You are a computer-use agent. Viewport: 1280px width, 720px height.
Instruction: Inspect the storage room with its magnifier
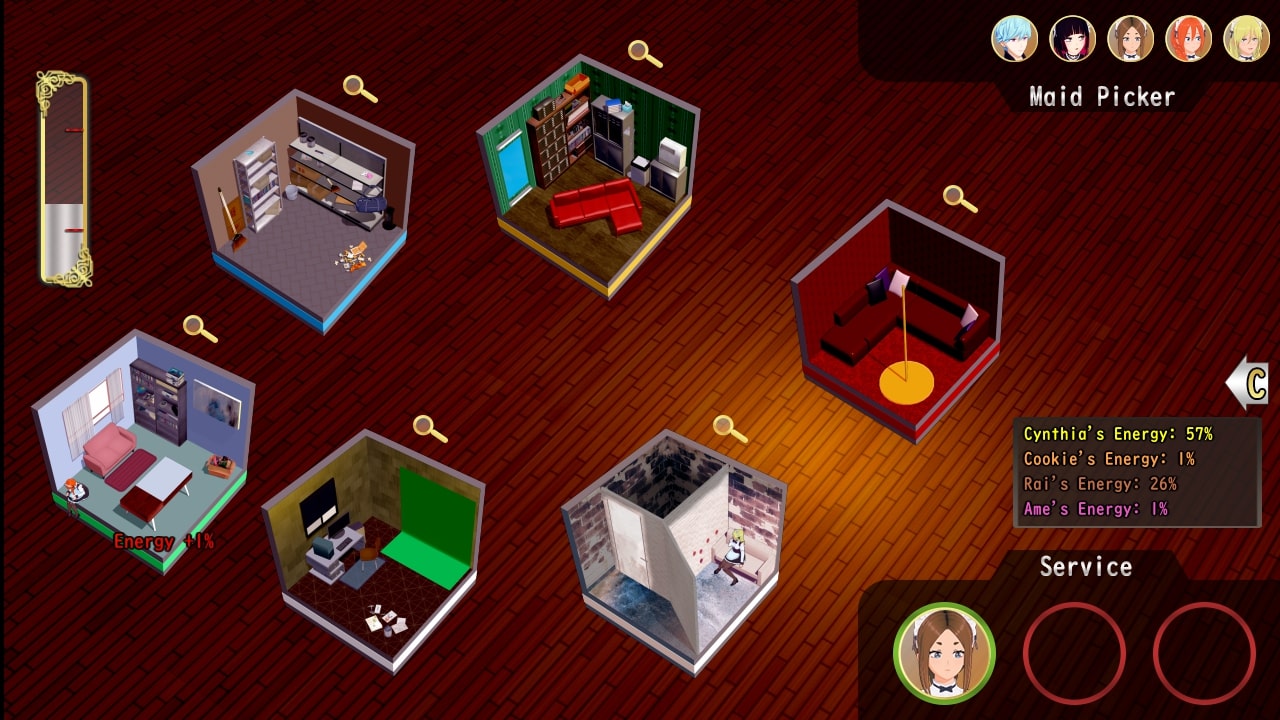tap(359, 88)
